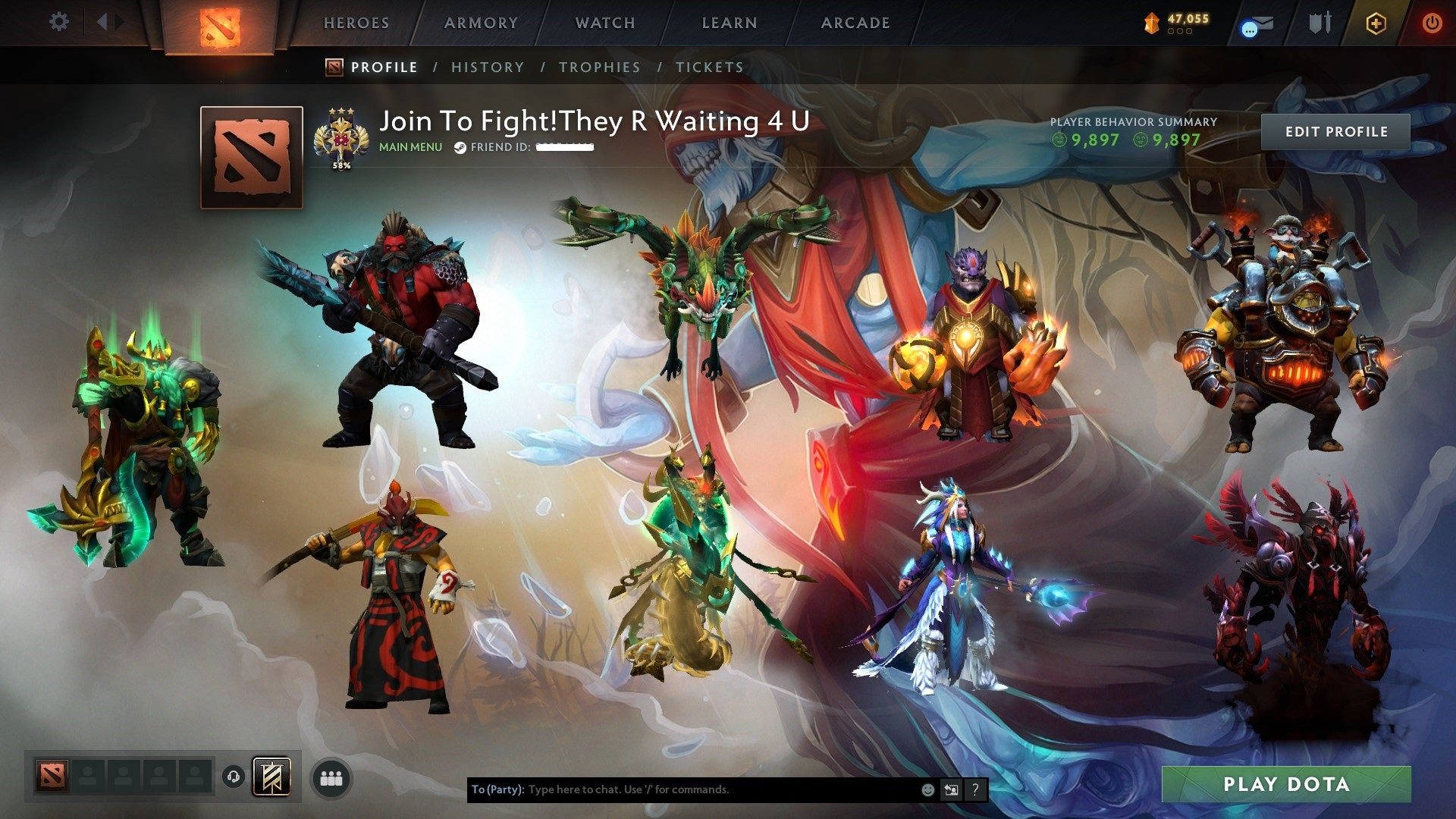Switch to the HISTORY tab
This screenshot has width=1456, height=819.
click(487, 67)
